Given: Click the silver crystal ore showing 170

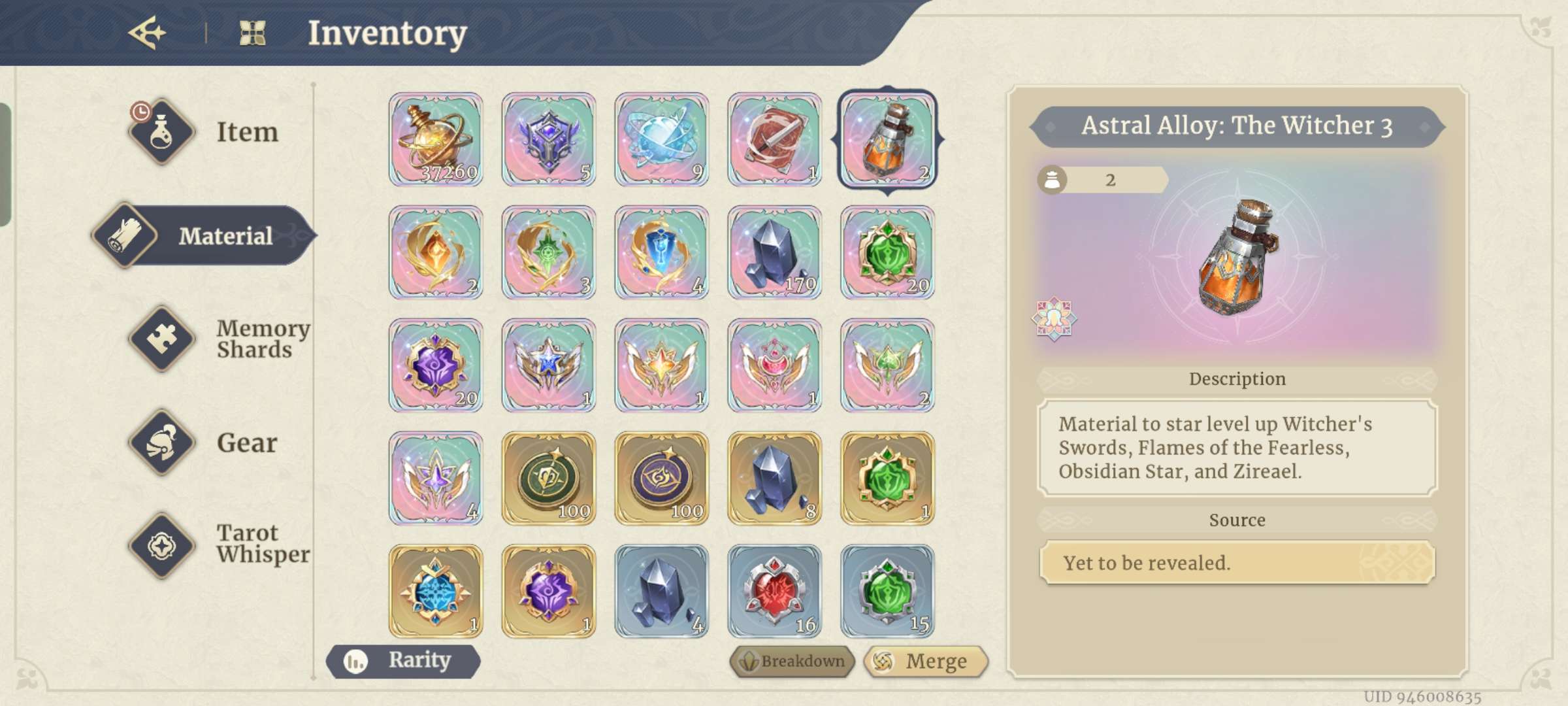Looking at the screenshot, I should click(x=774, y=253).
